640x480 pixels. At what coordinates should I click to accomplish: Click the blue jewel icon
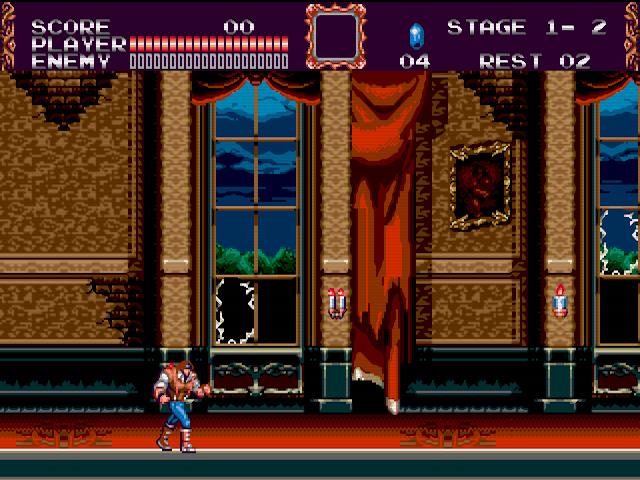(415, 36)
